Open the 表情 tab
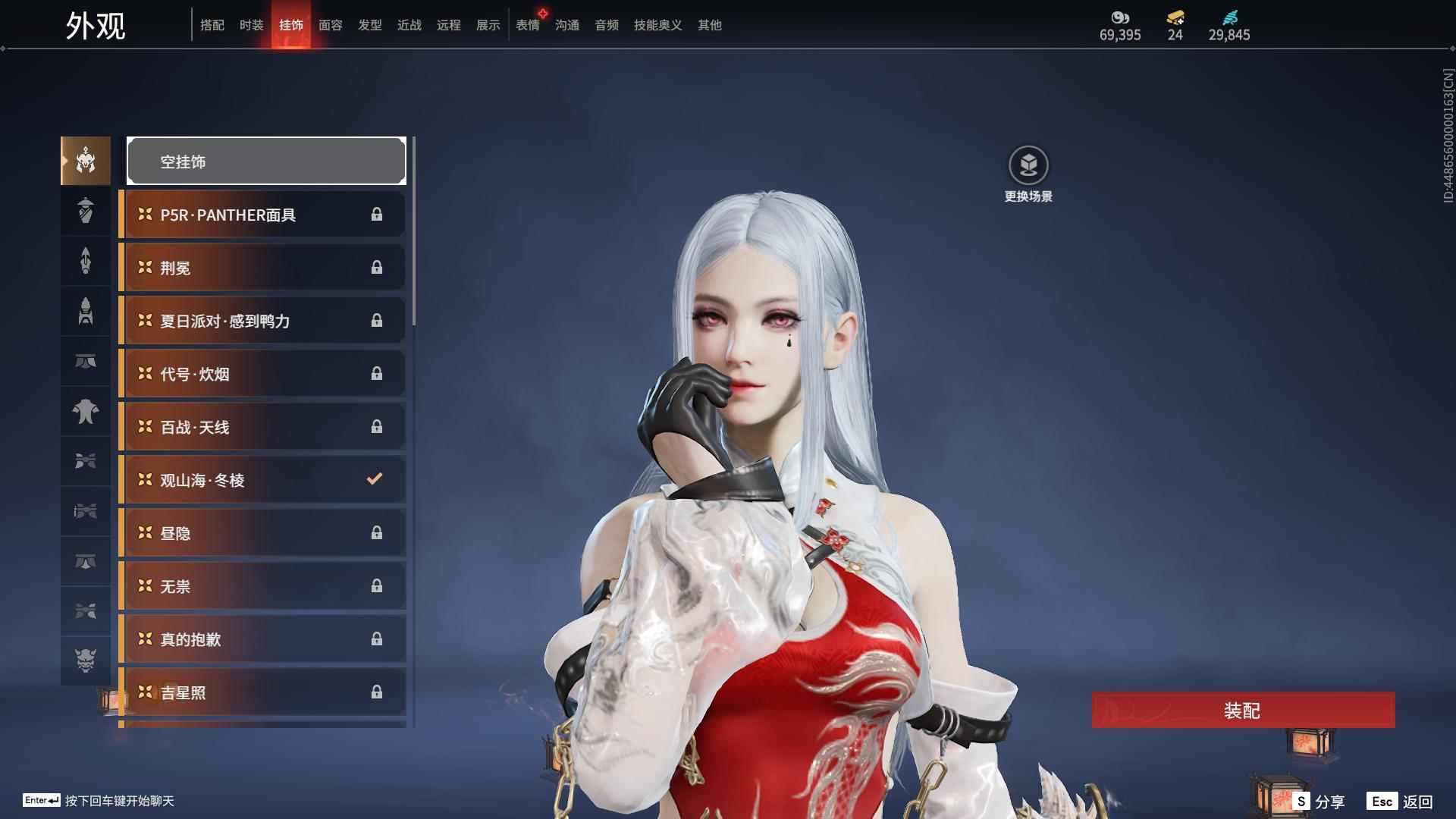Image resolution: width=1456 pixels, height=819 pixels. [x=527, y=25]
